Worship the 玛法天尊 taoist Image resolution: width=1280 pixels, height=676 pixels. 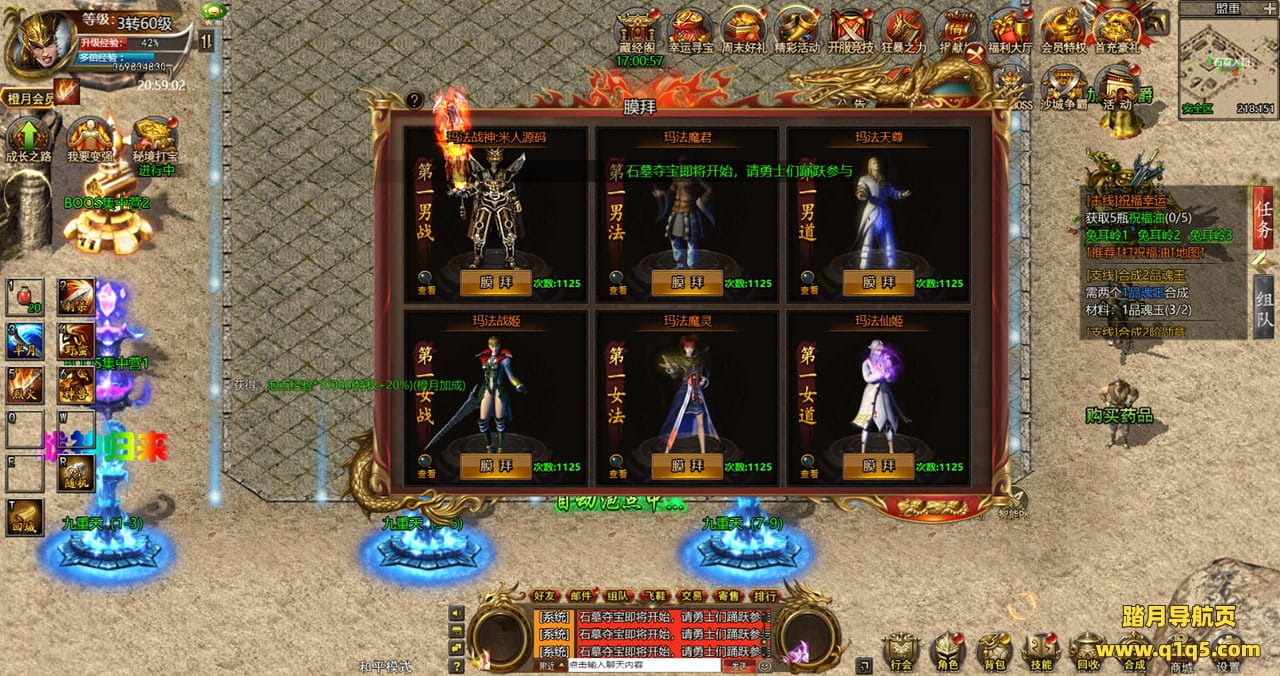878,283
